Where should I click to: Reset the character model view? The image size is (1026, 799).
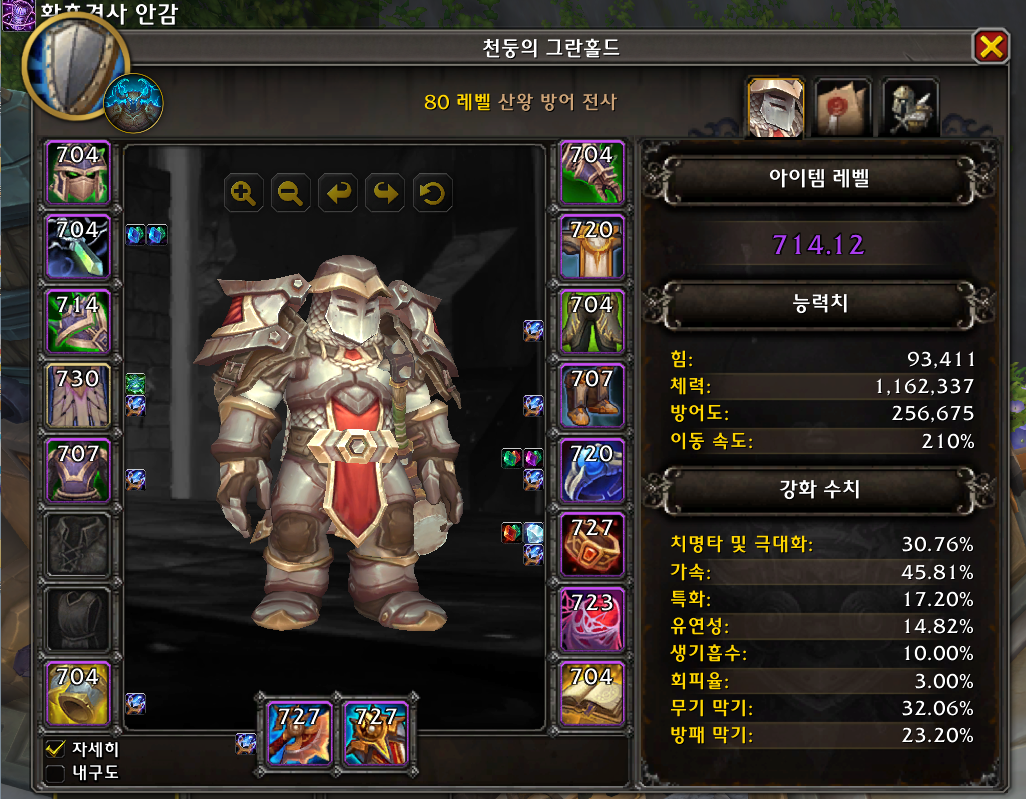tap(432, 193)
